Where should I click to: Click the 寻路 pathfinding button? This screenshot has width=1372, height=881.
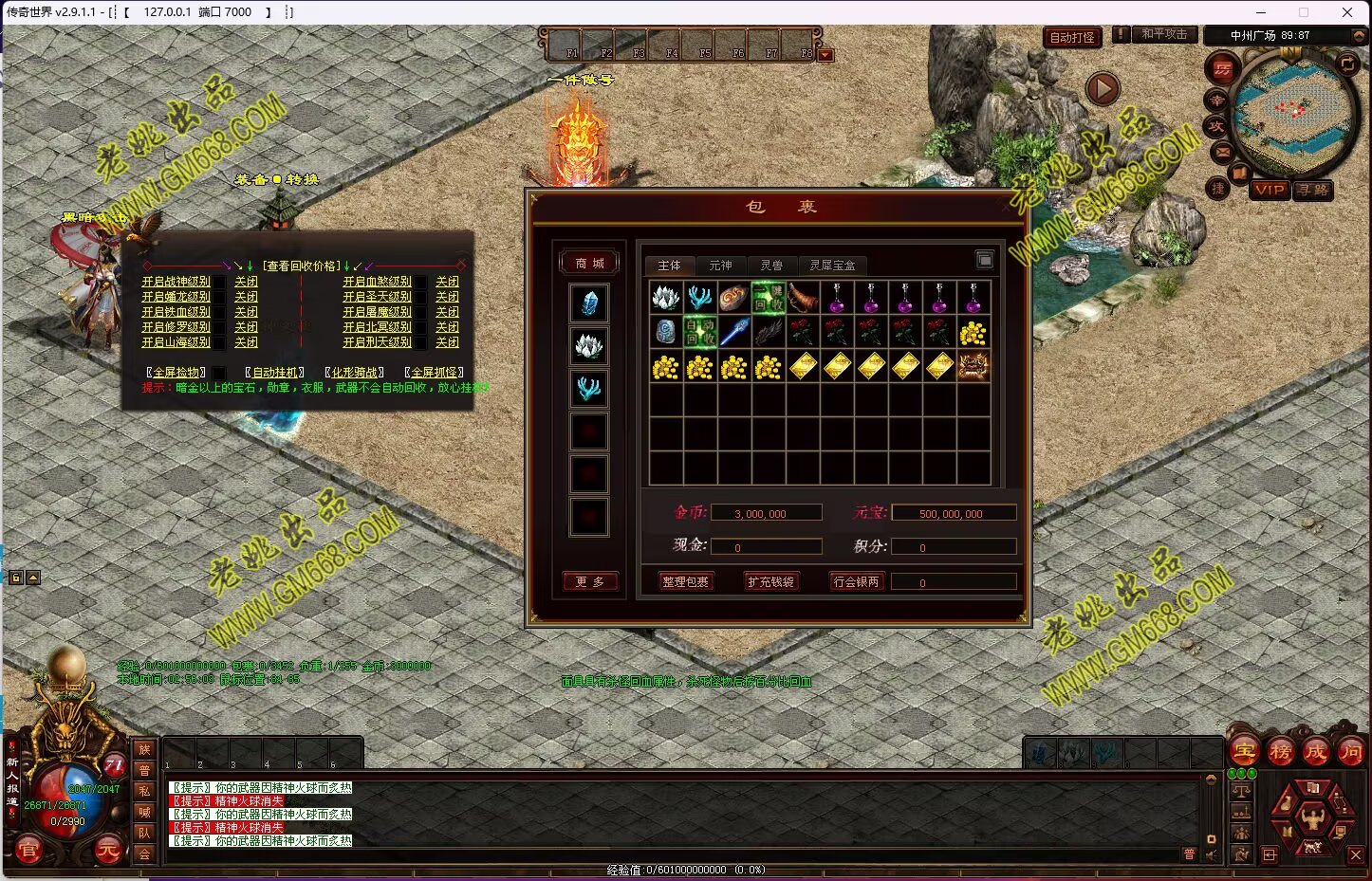point(1313,190)
